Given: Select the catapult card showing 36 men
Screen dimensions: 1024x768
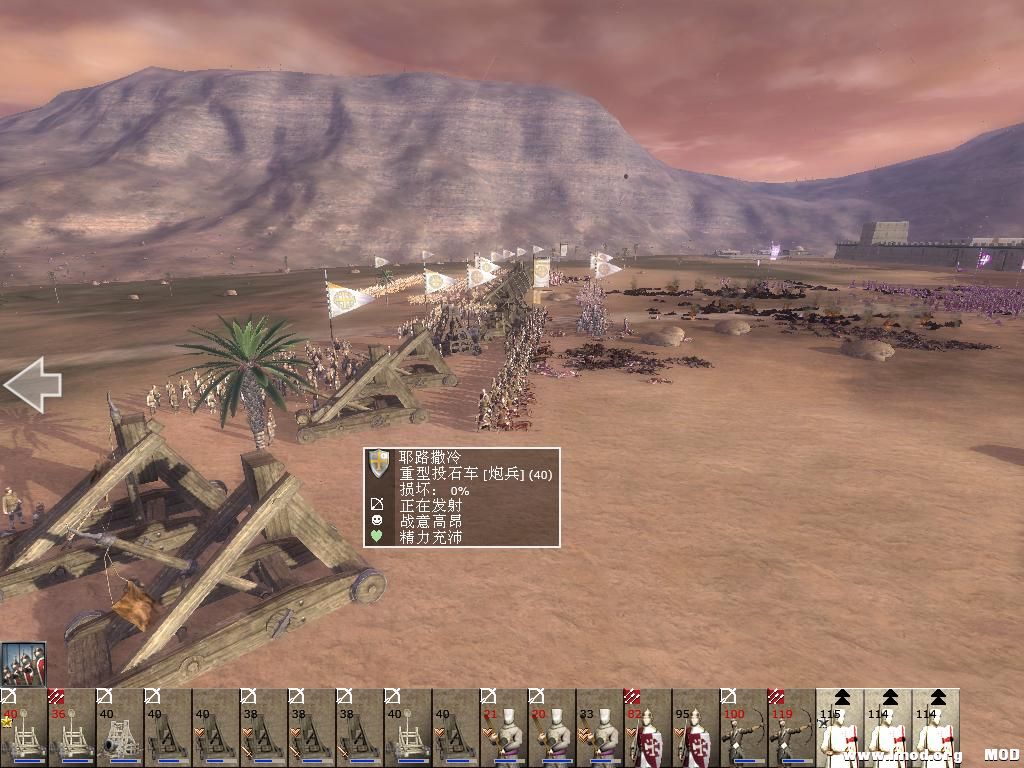Looking at the screenshot, I should 71,728.
